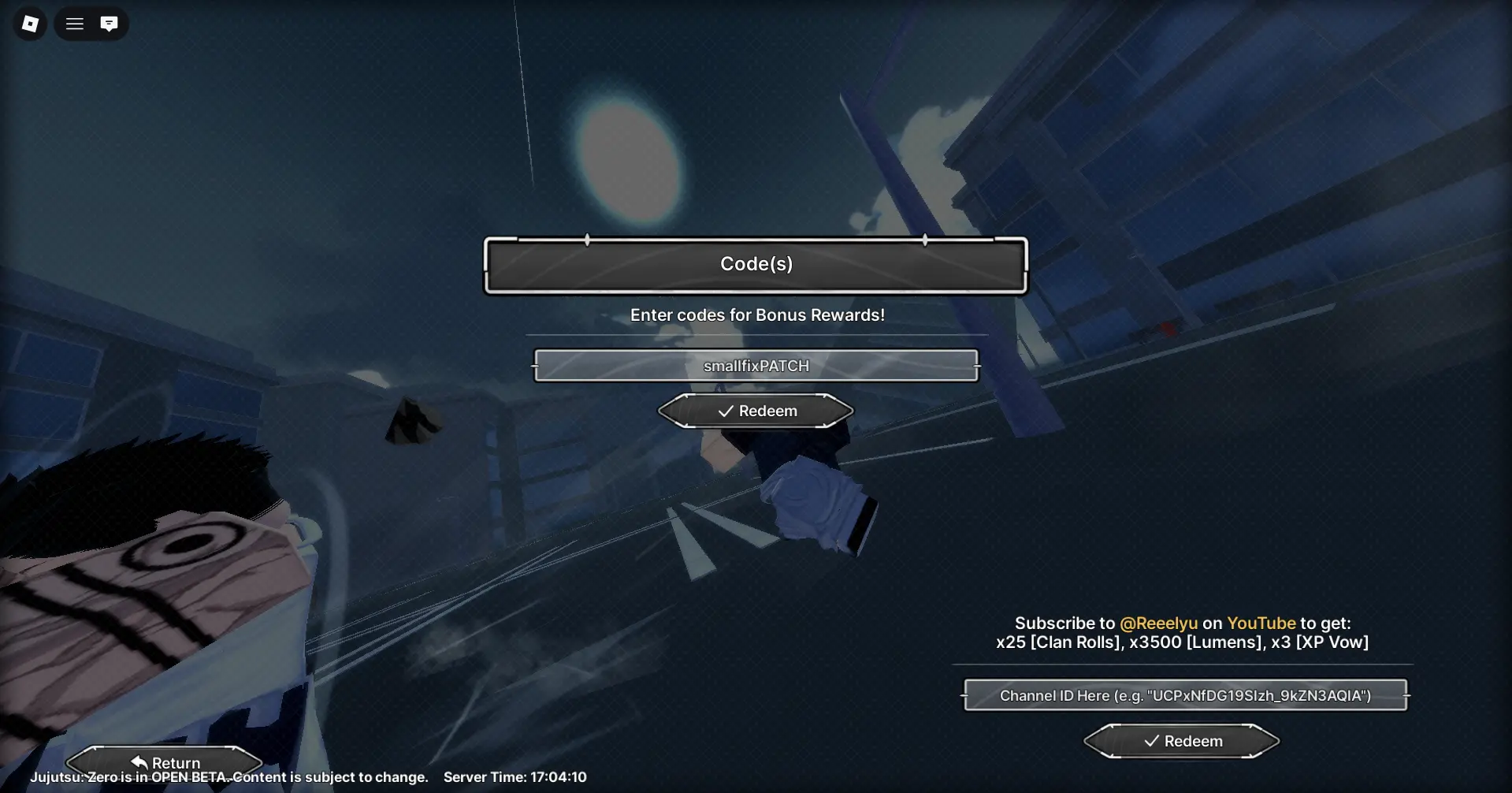
Task: Open the @Reeelyu channel link
Action: pos(1160,623)
